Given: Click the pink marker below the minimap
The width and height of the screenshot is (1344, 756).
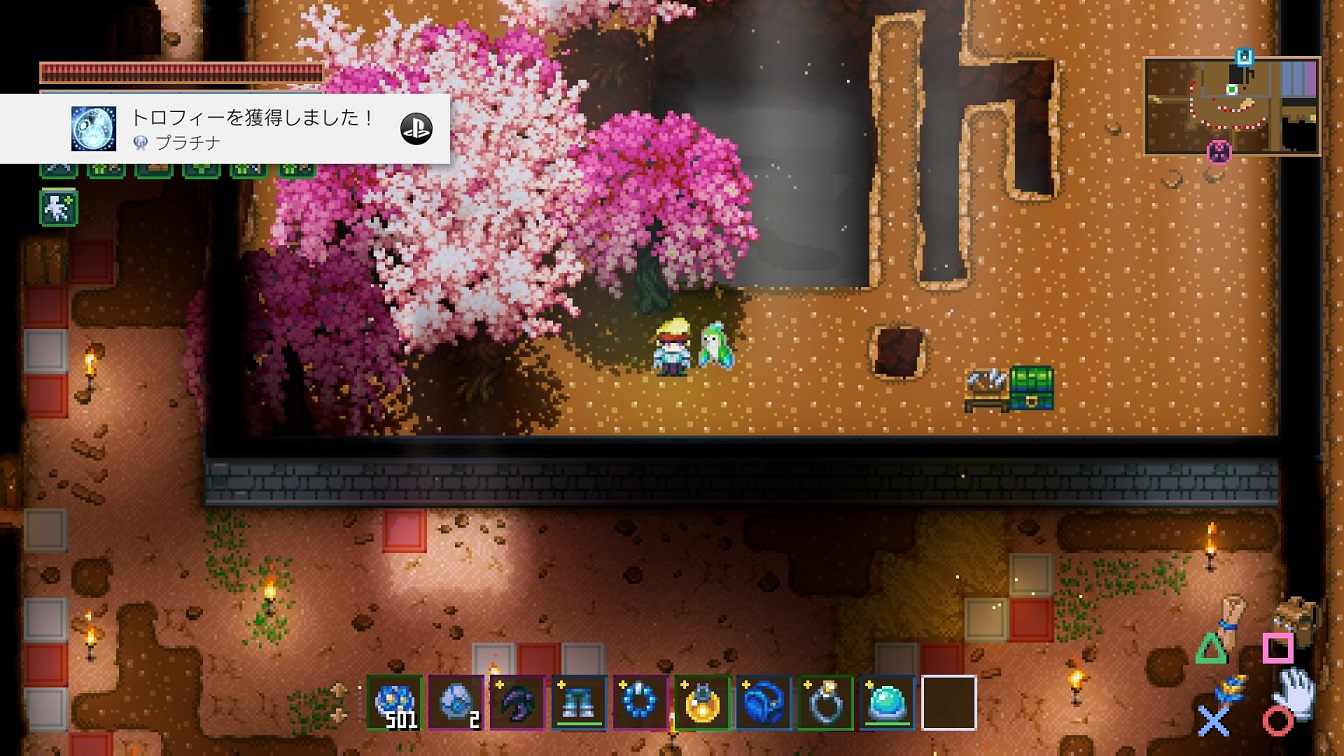Looking at the screenshot, I should tap(1218, 152).
